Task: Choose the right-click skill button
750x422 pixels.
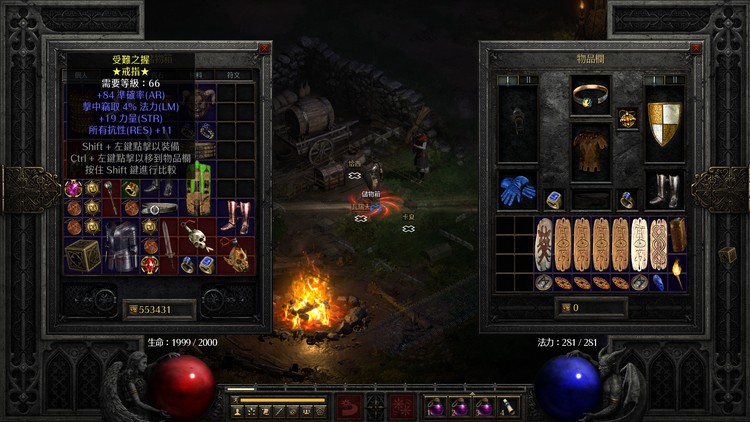Action: coord(403,407)
